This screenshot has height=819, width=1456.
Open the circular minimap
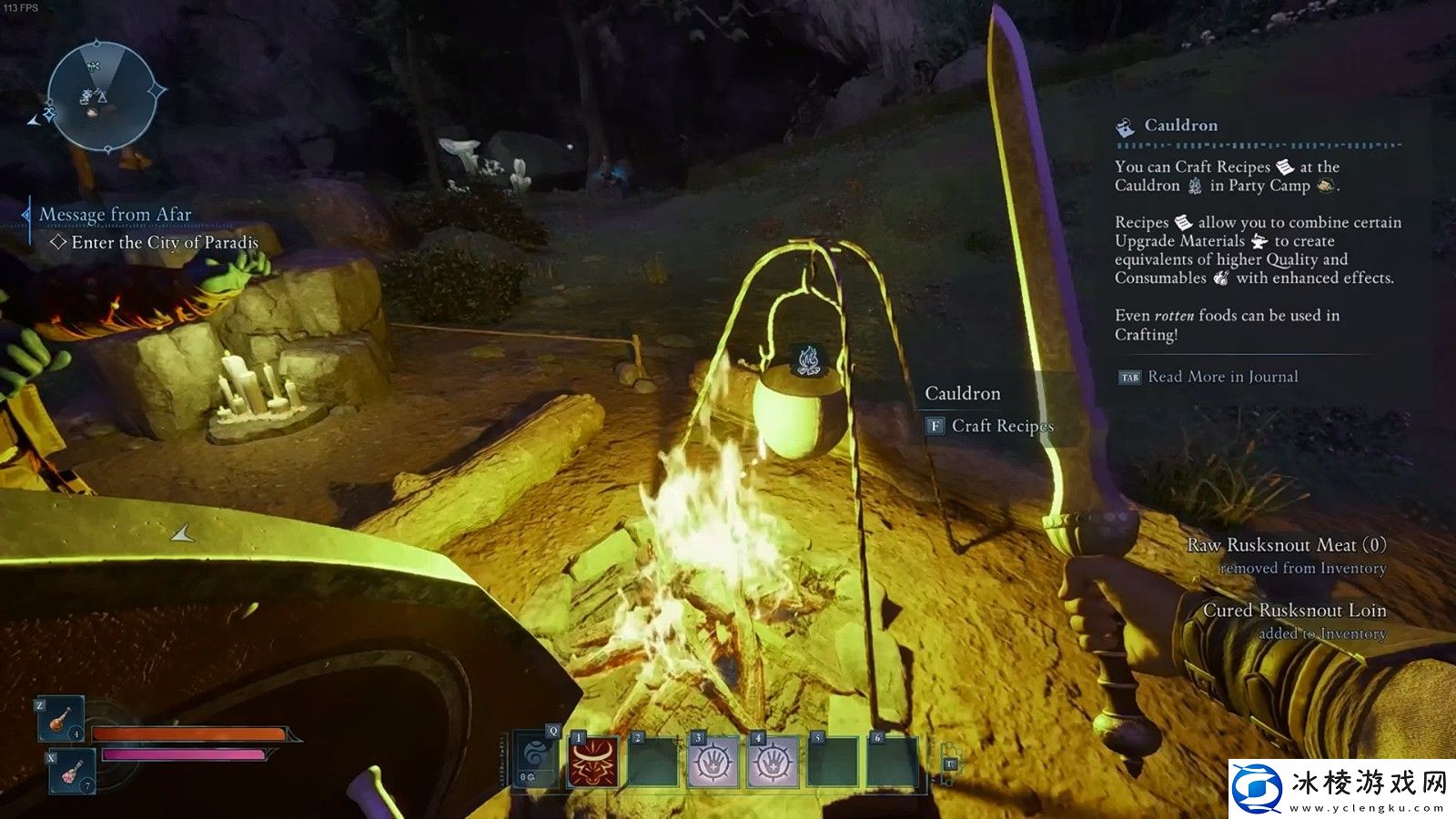102,96
